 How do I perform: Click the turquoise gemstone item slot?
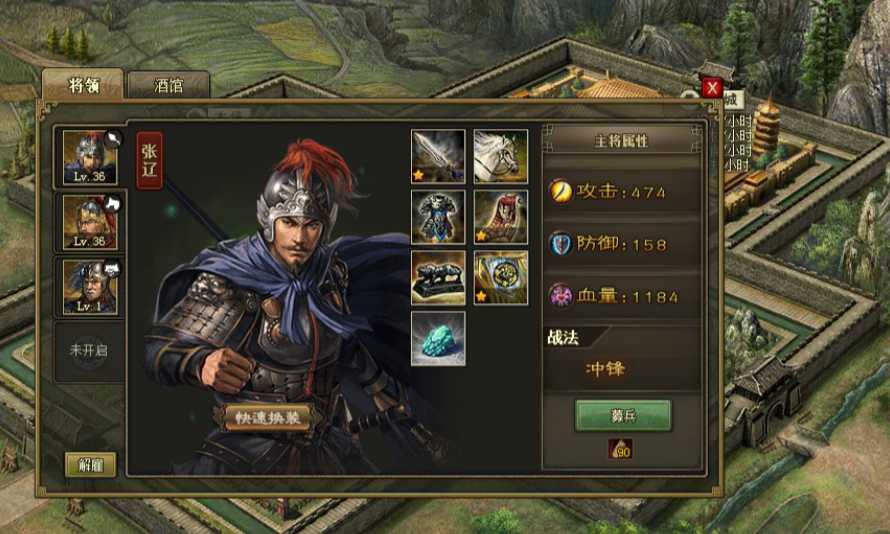click(438, 338)
